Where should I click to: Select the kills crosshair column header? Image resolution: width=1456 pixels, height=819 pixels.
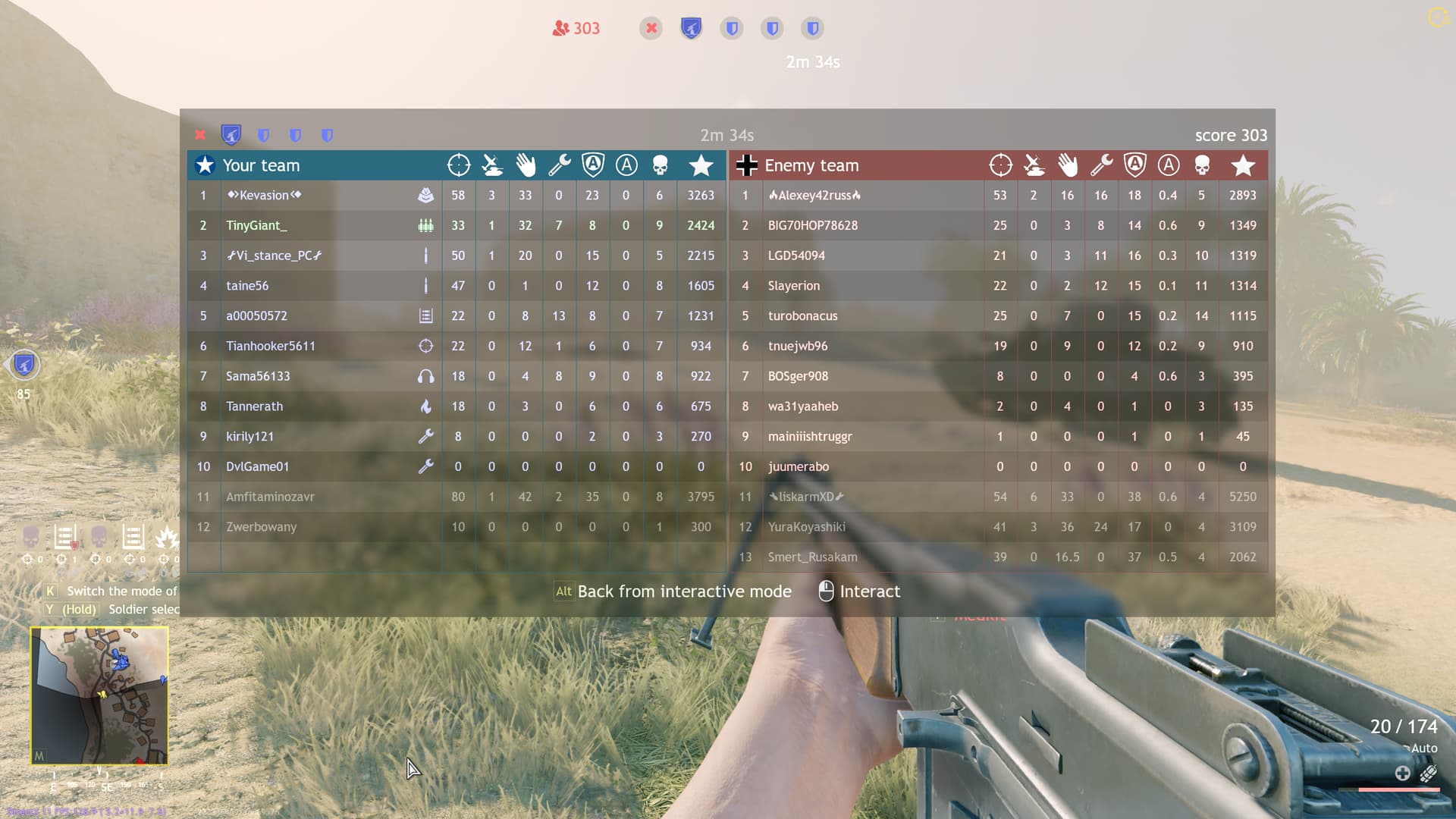[x=459, y=165]
